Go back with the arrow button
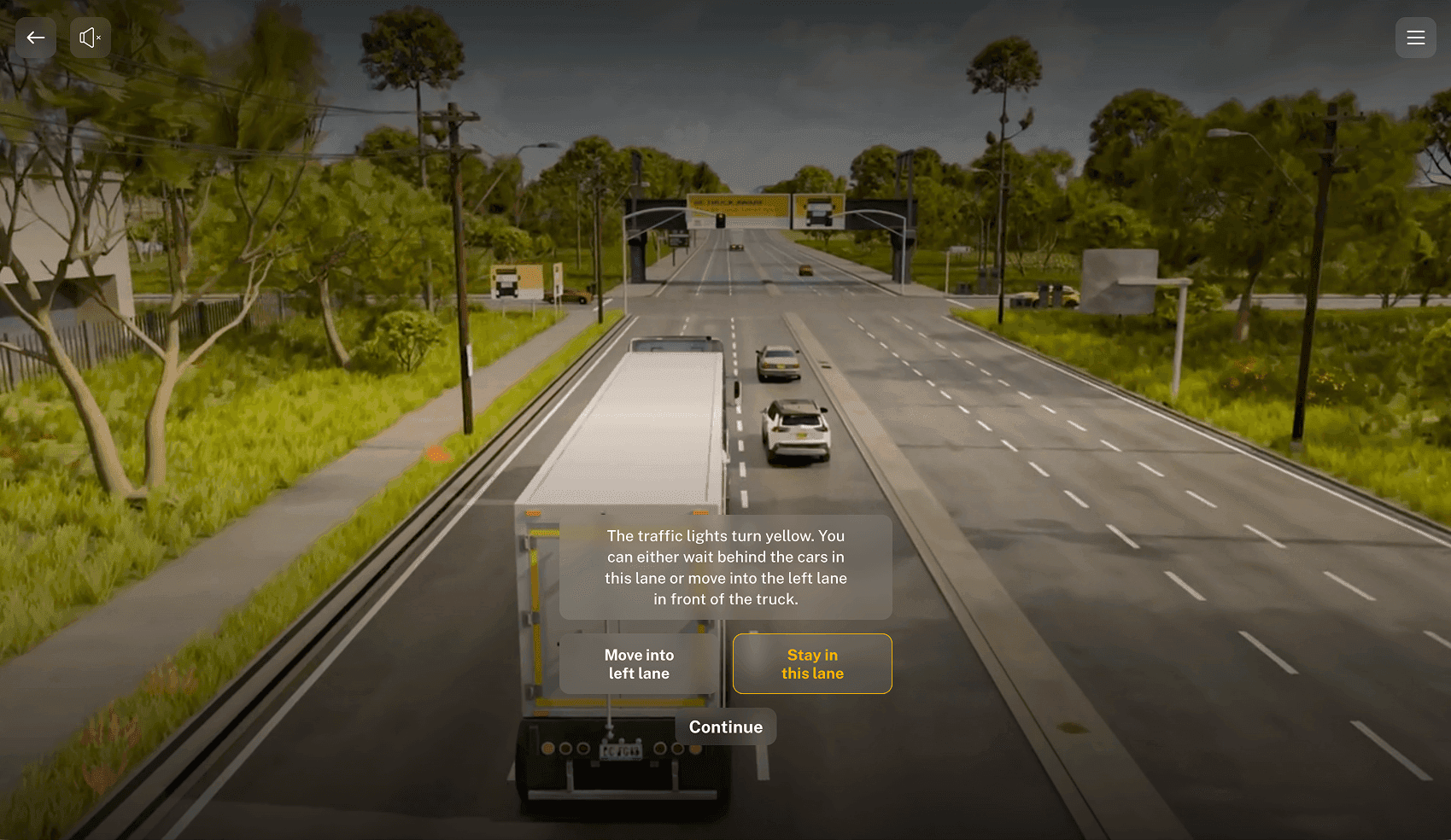The width and height of the screenshot is (1451, 840). pyautogui.click(x=36, y=38)
